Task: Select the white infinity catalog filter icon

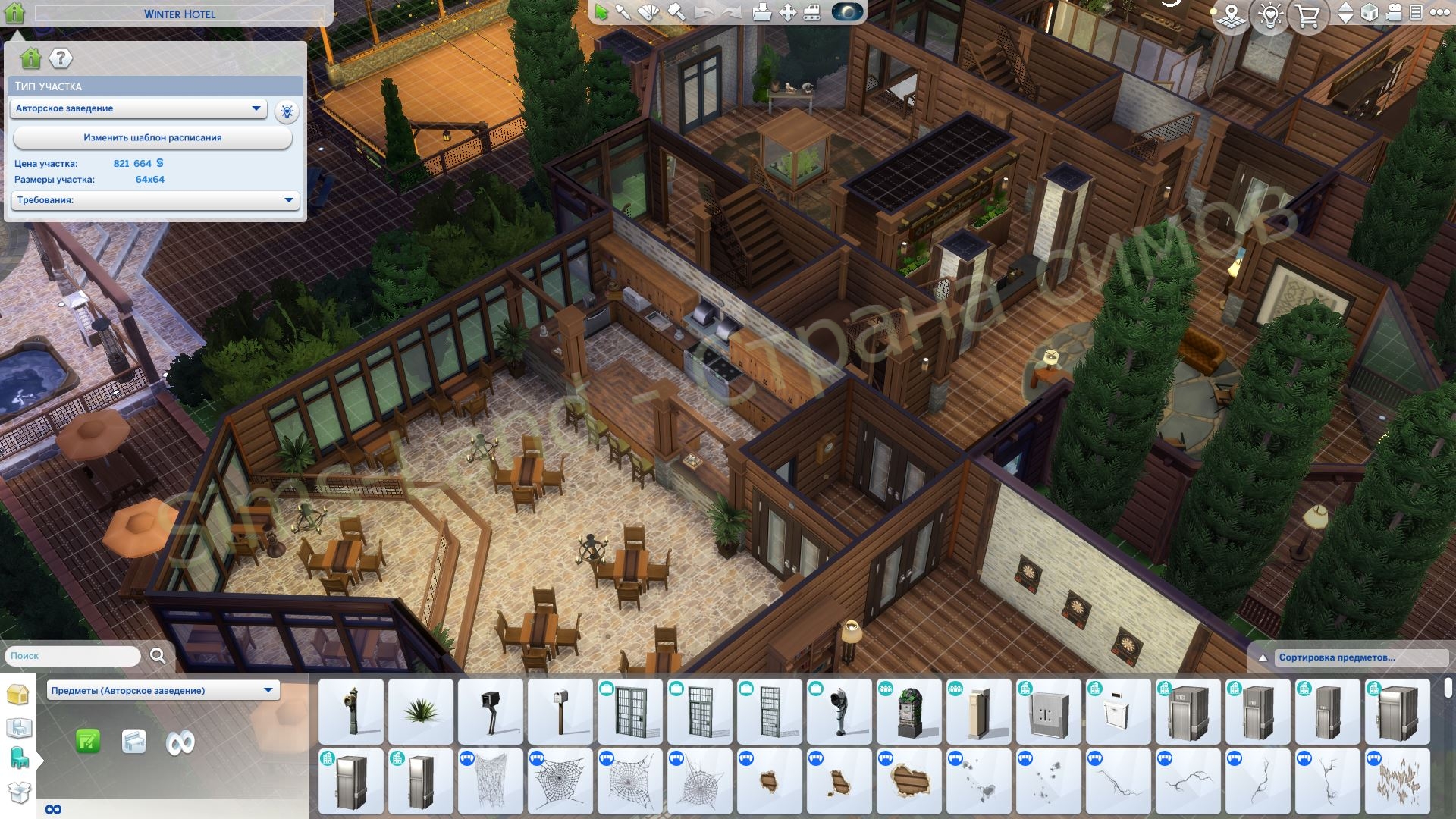Action: (x=180, y=742)
